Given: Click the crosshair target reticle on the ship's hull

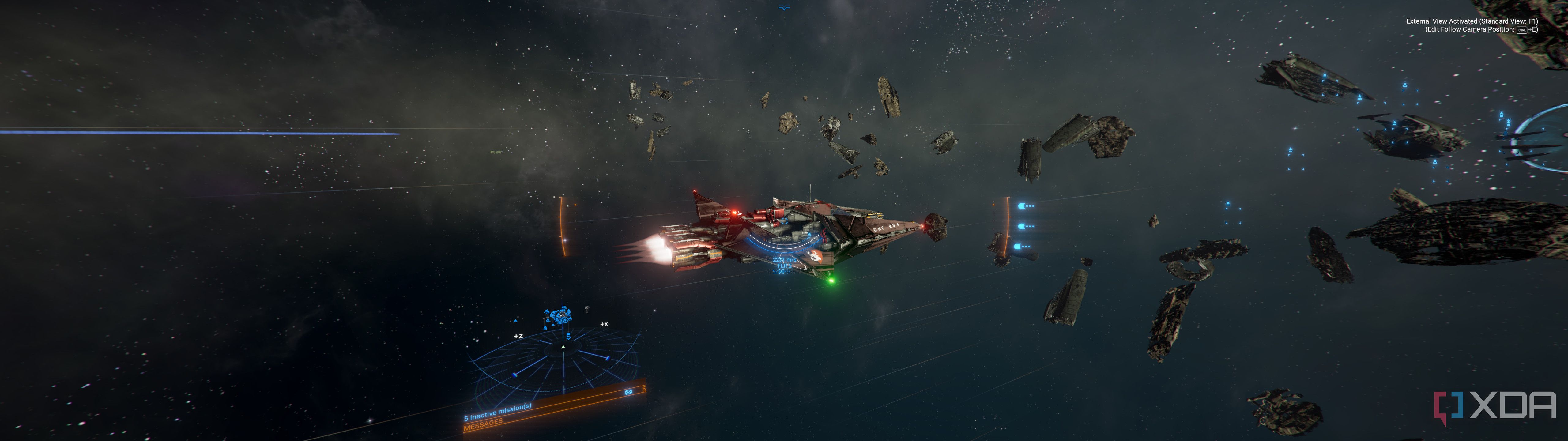Looking at the screenshot, I should tap(788, 272).
